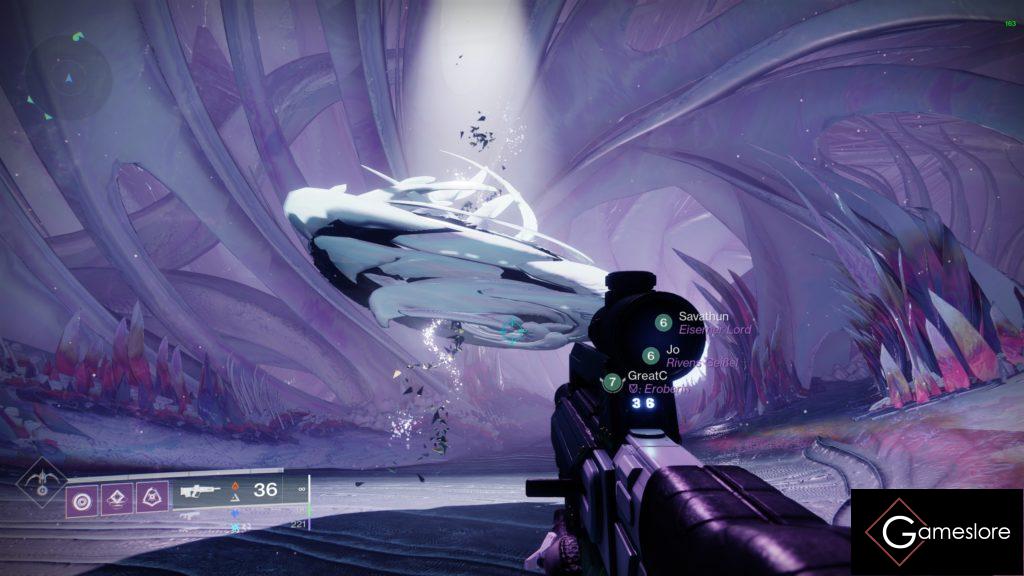Open the Gameslore watermark logo
Viewport: 1024px width, 576px height.
click(937, 532)
